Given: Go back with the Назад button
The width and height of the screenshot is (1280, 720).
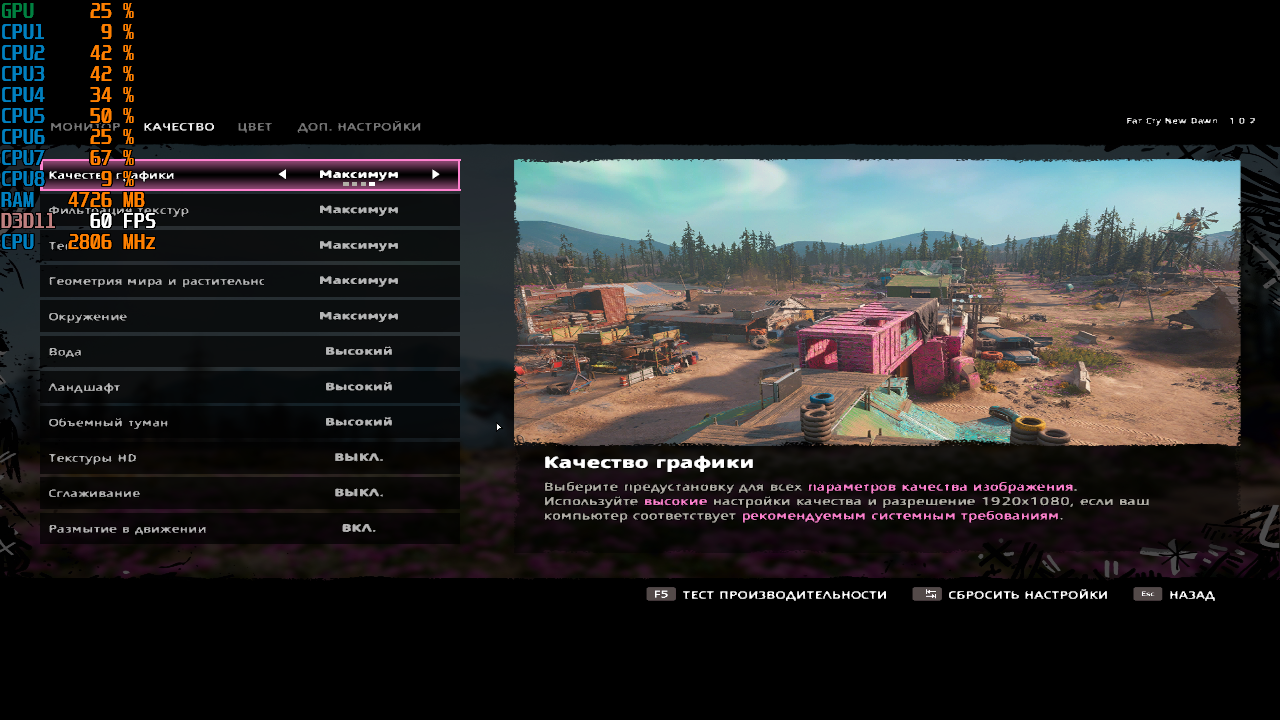Looking at the screenshot, I should point(1175,595).
